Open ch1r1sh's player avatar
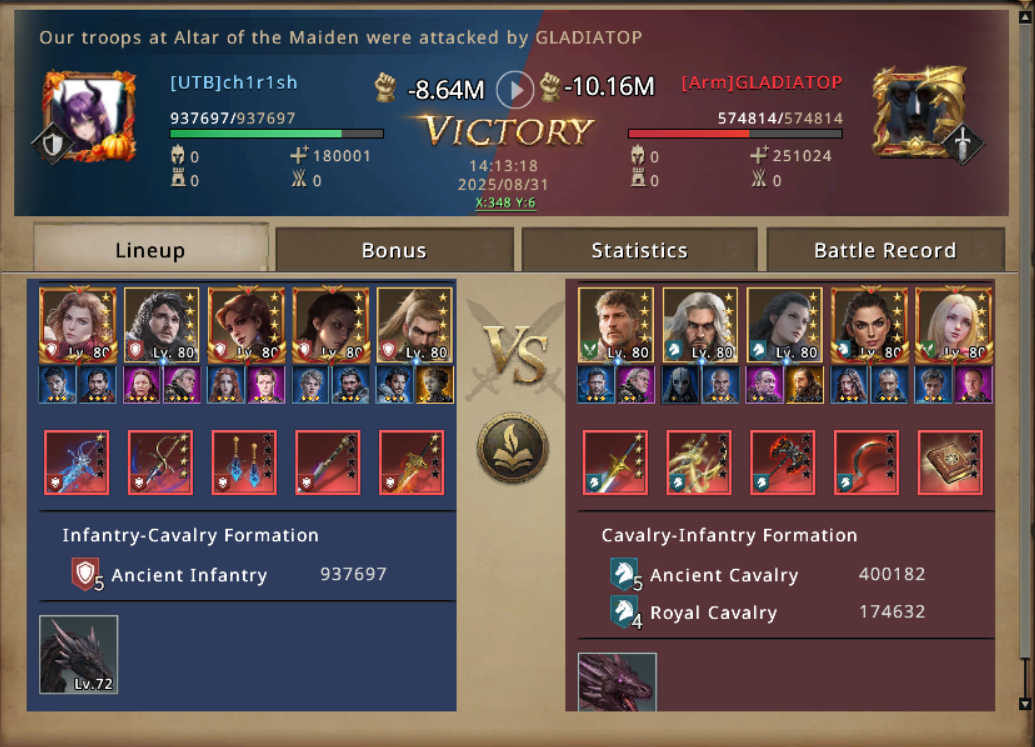Screen dimensions: 1035x747 [89, 115]
